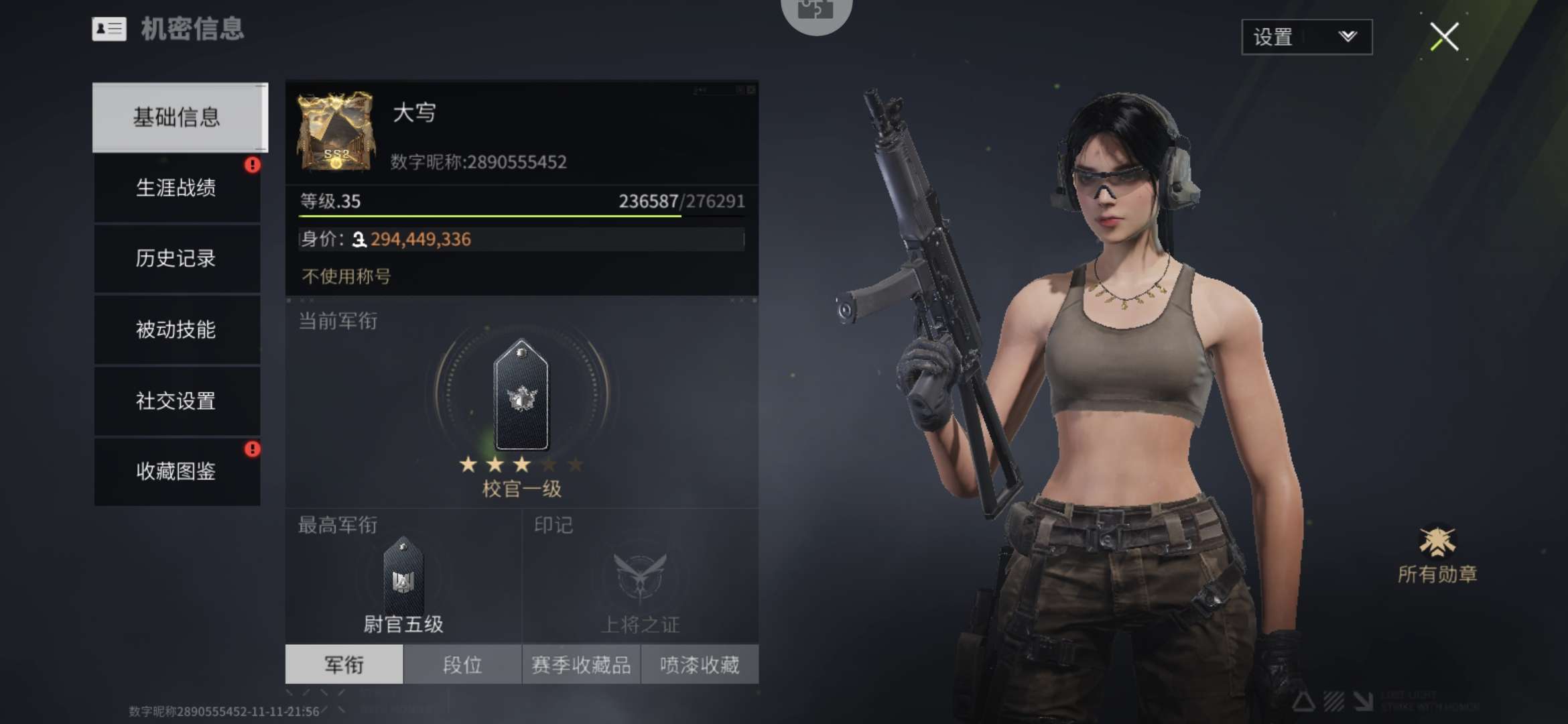Go to 社交设置 social settings

point(177,401)
